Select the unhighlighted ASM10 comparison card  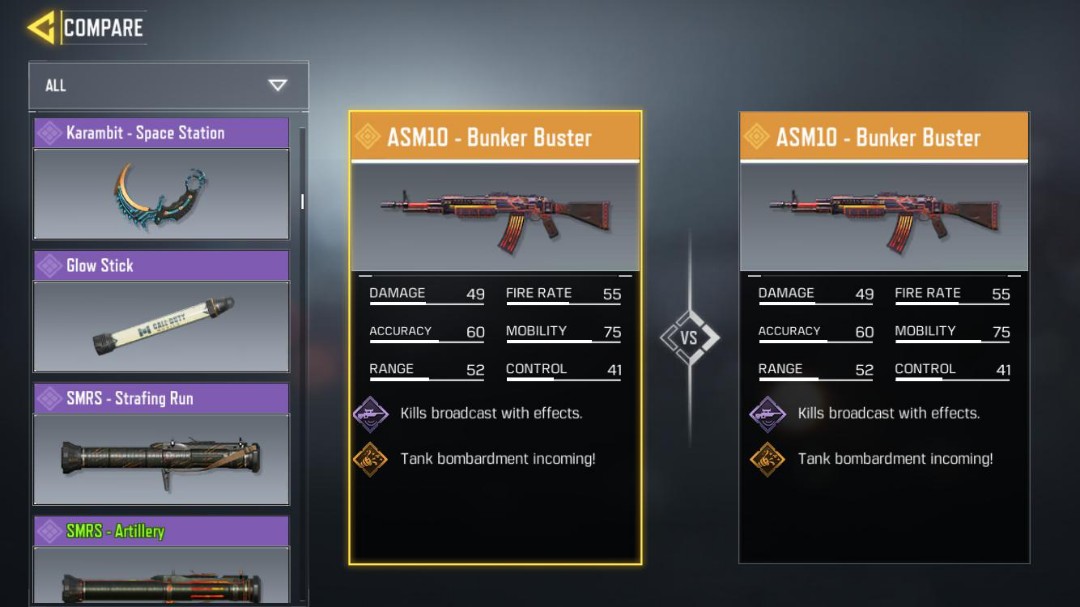pyautogui.click(x=884, y=337)
